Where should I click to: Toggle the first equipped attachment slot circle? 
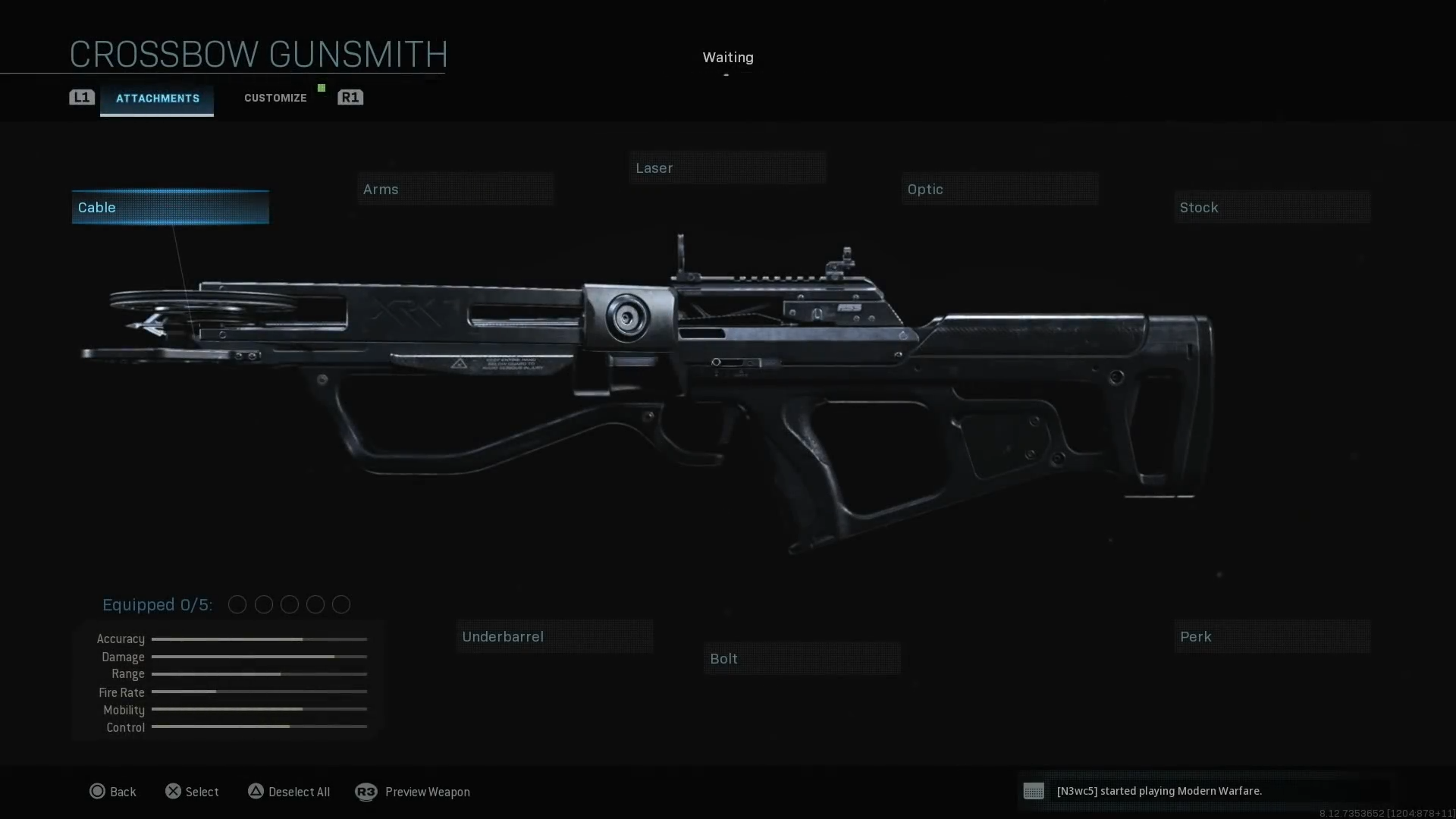pyautogui.click(x=237, y=604)
